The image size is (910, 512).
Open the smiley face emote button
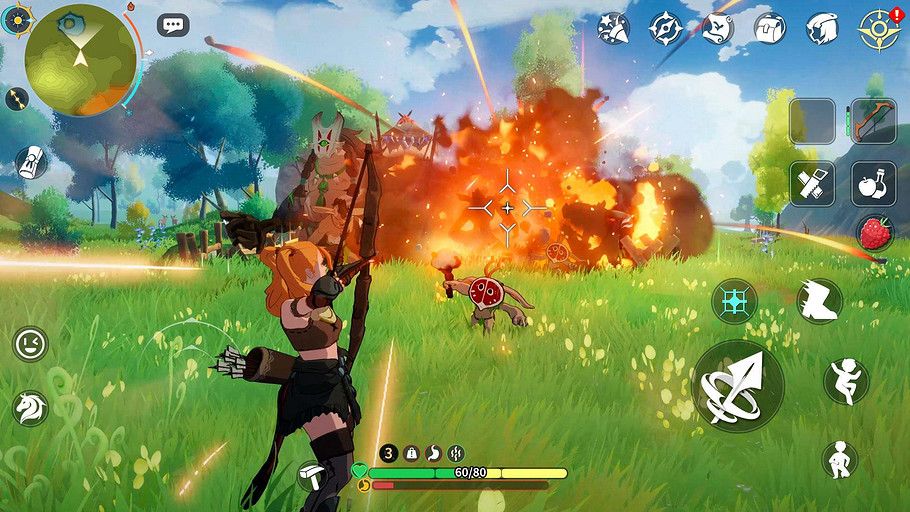point(31,344)
